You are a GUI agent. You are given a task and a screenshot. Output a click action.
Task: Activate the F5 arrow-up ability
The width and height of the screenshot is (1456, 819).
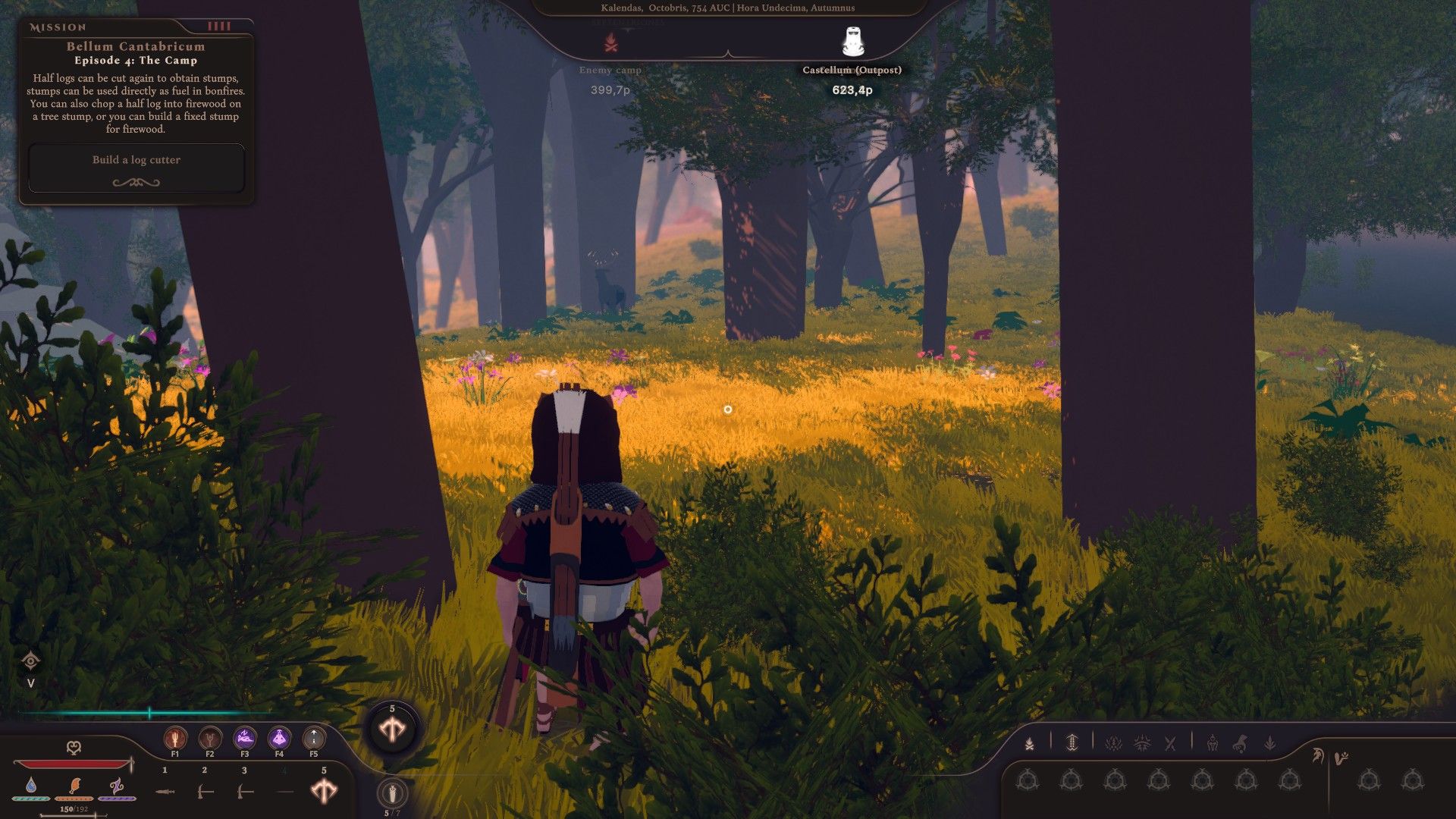click(x=313, y=738)
